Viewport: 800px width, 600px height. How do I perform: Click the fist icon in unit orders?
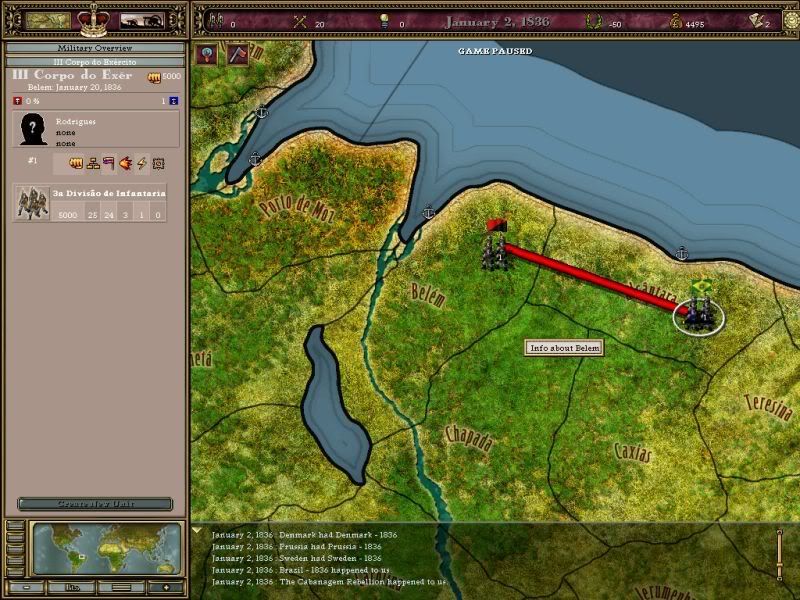coord(75,164)
